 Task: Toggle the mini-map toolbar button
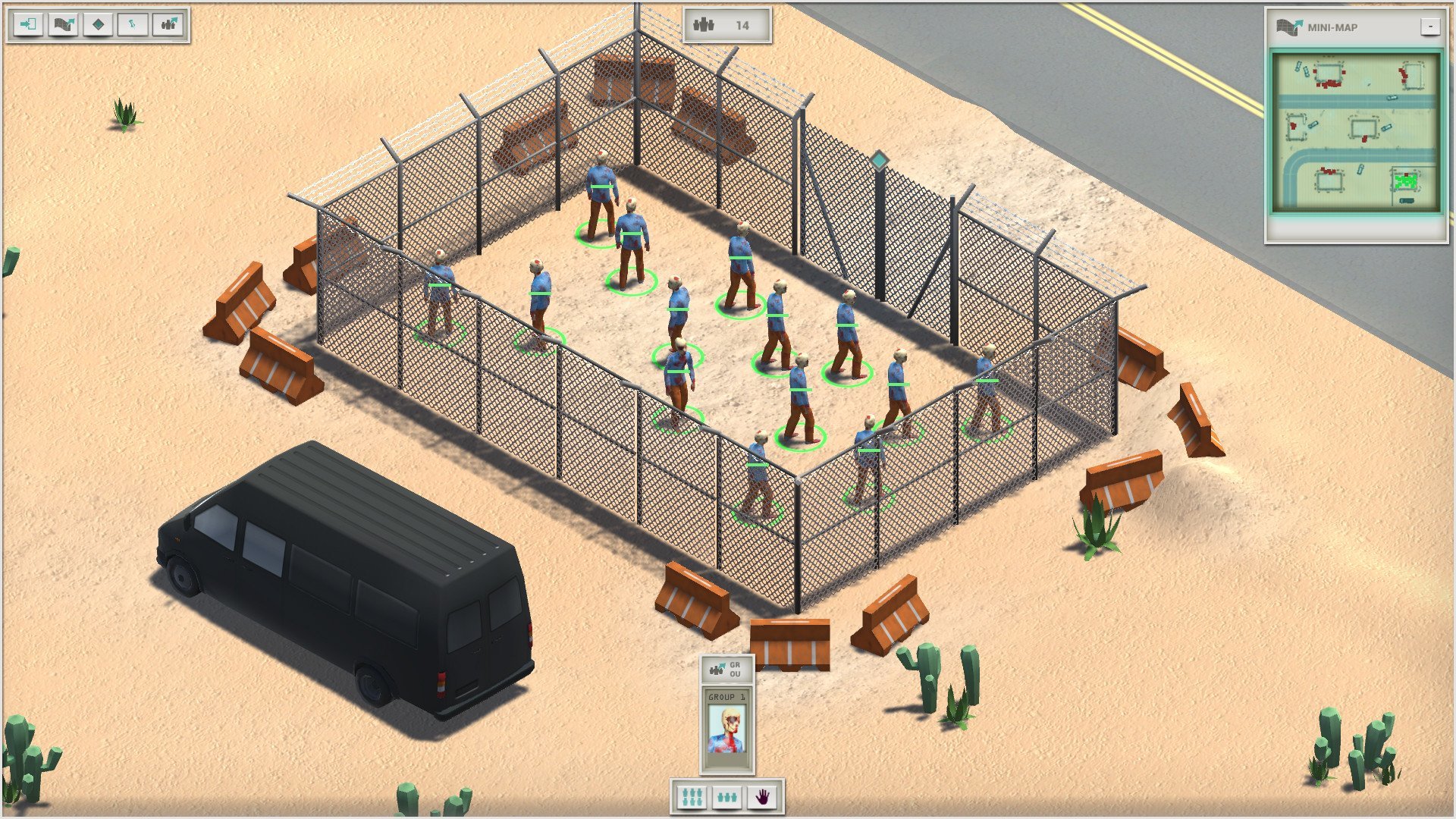coord(63,24)
